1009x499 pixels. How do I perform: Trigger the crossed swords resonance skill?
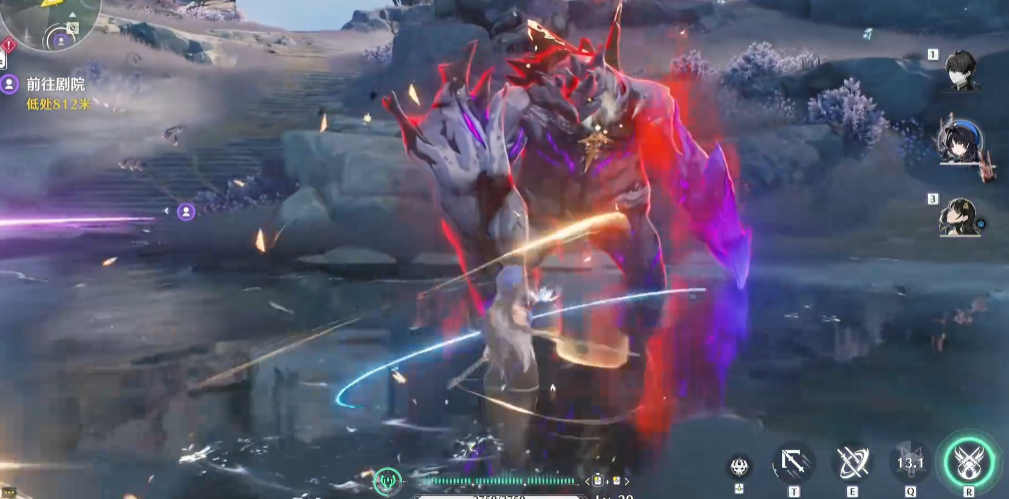tap(852, 463)
